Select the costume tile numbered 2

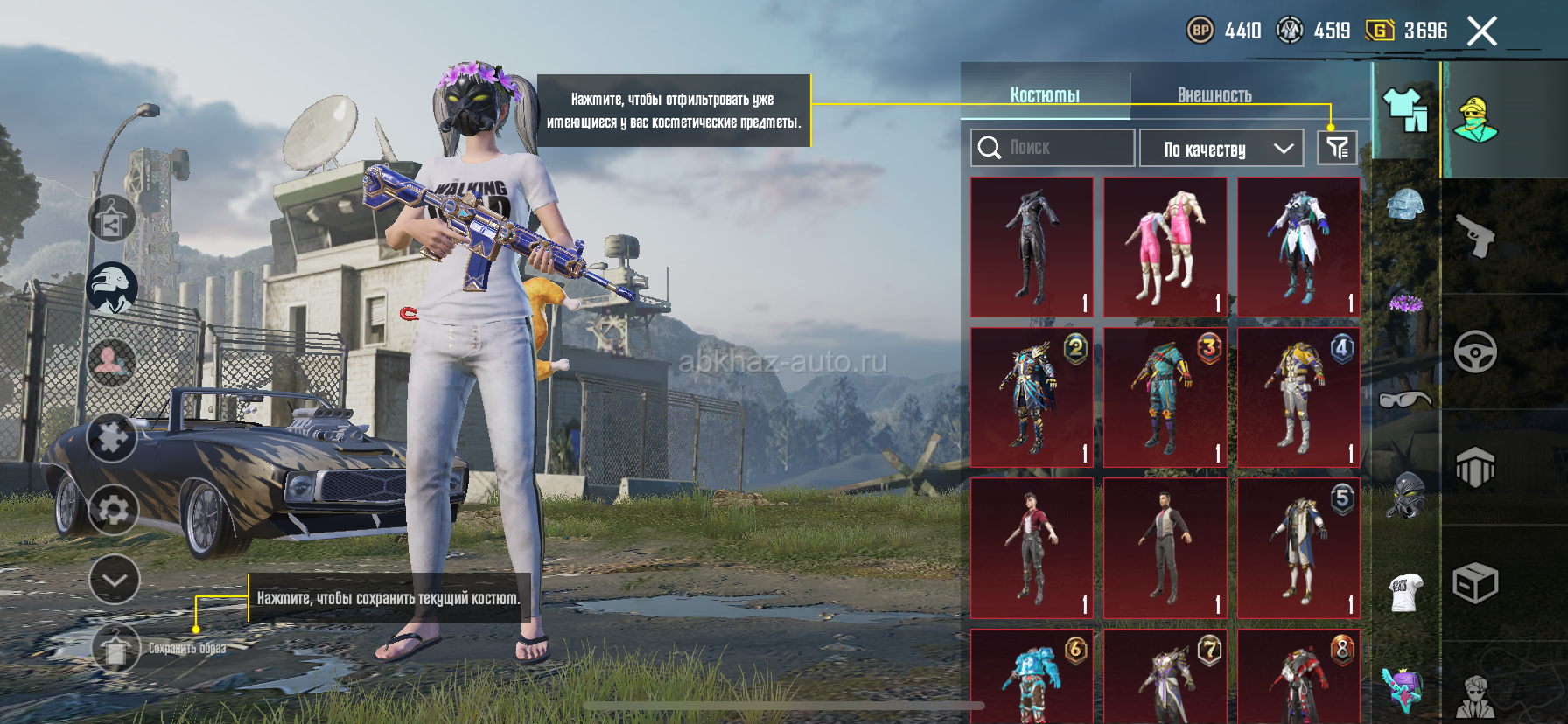click(1032, 397)
